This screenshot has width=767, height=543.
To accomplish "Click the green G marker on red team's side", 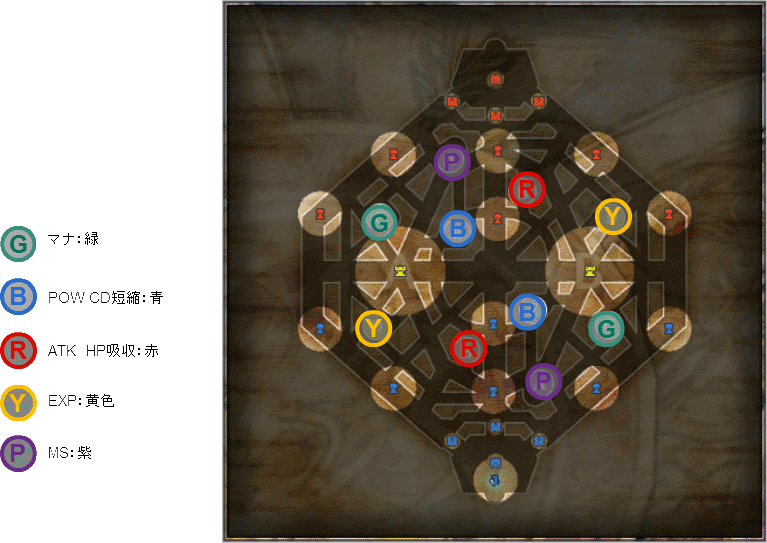I will pos(379,222).
